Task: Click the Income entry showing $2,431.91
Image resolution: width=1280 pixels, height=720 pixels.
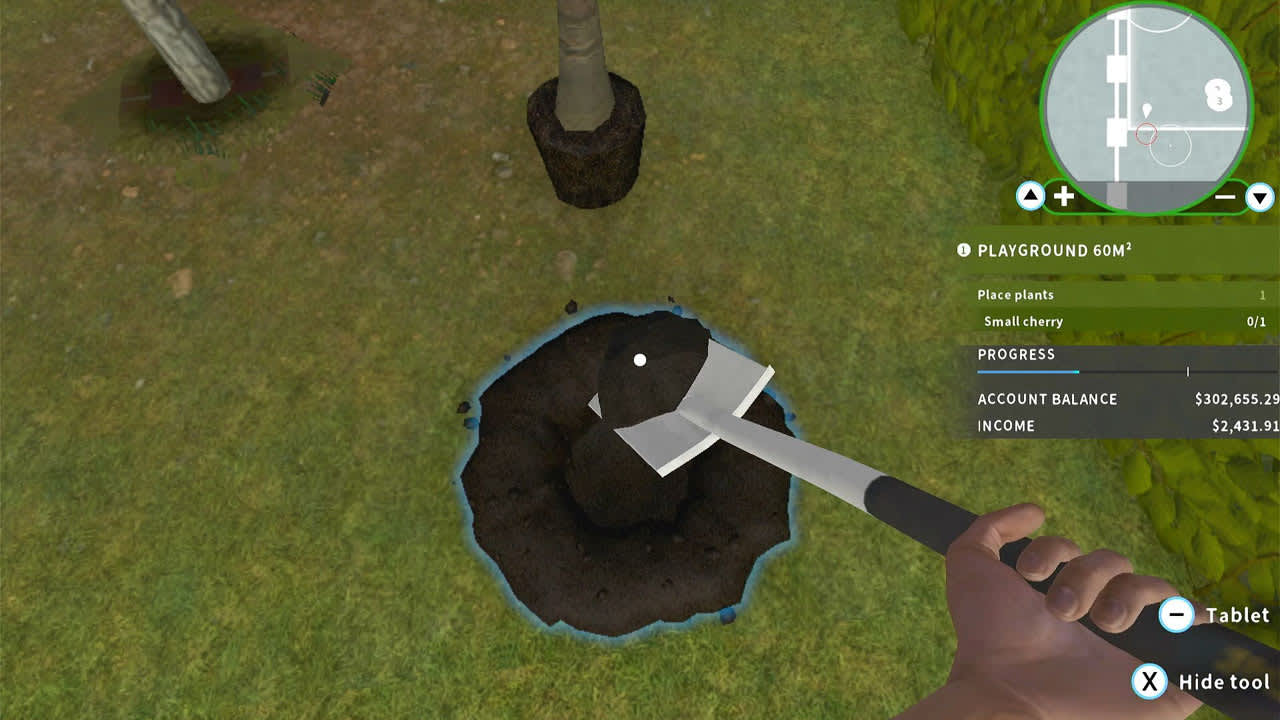Action: [x=1007, y=425]
